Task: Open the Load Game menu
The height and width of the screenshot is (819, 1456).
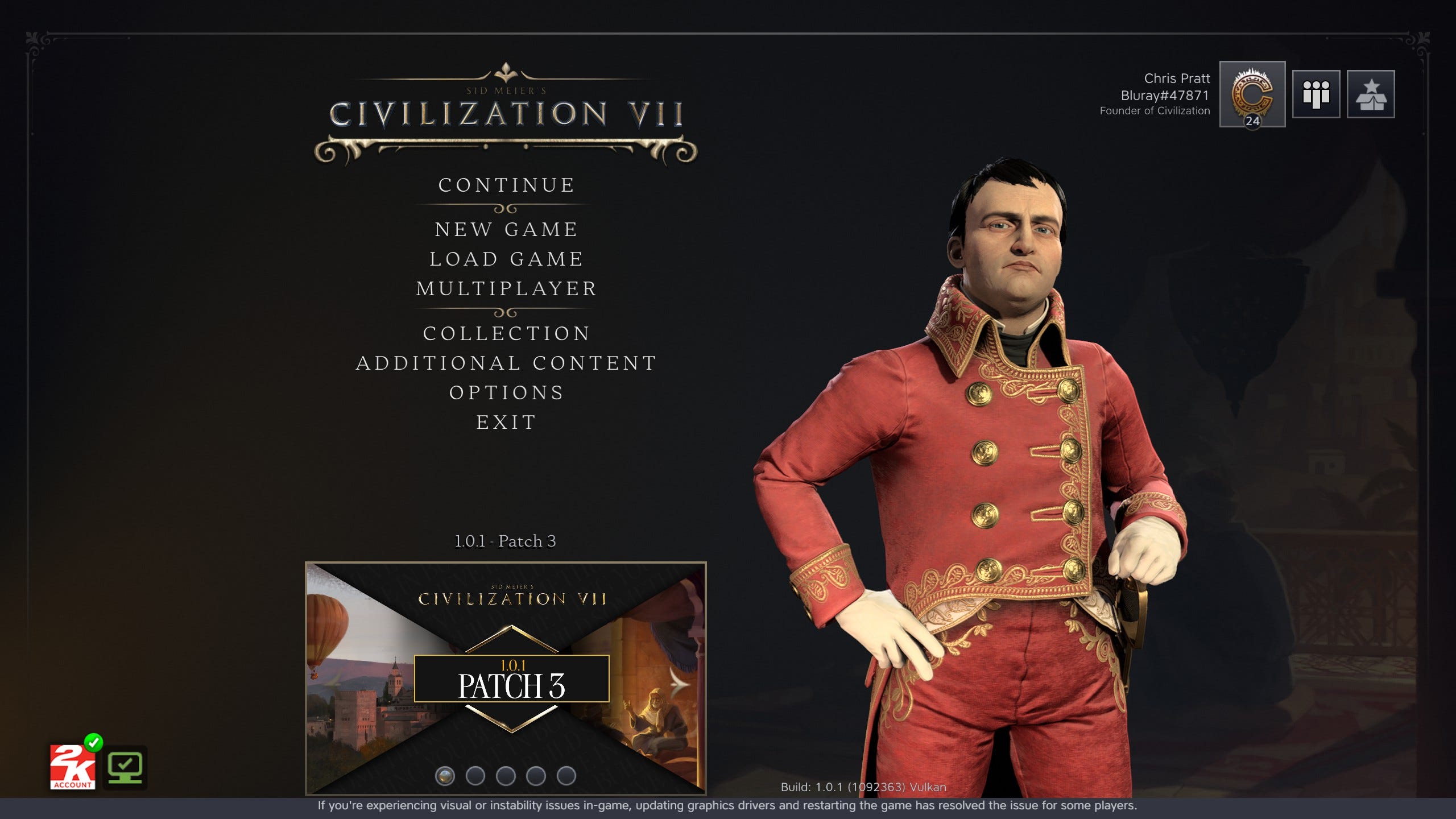Action: pyautogui.click(x=506, y=259)
